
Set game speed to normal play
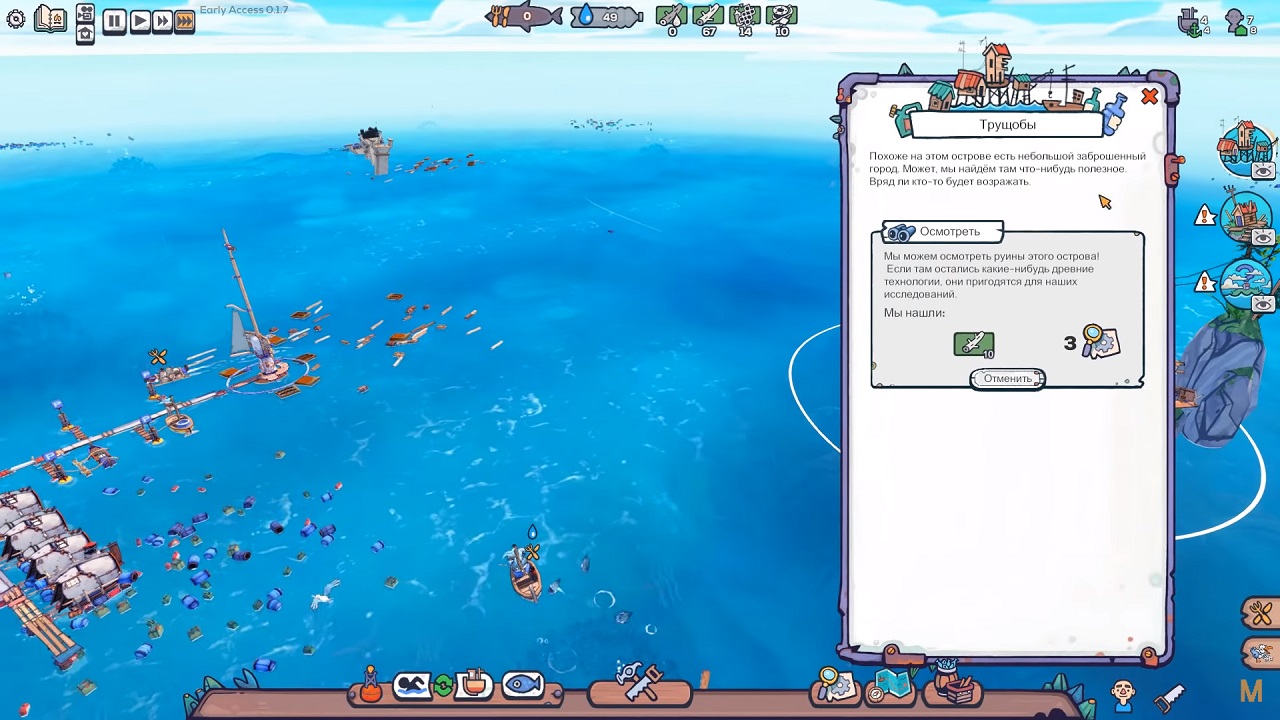tap(139, 21)
